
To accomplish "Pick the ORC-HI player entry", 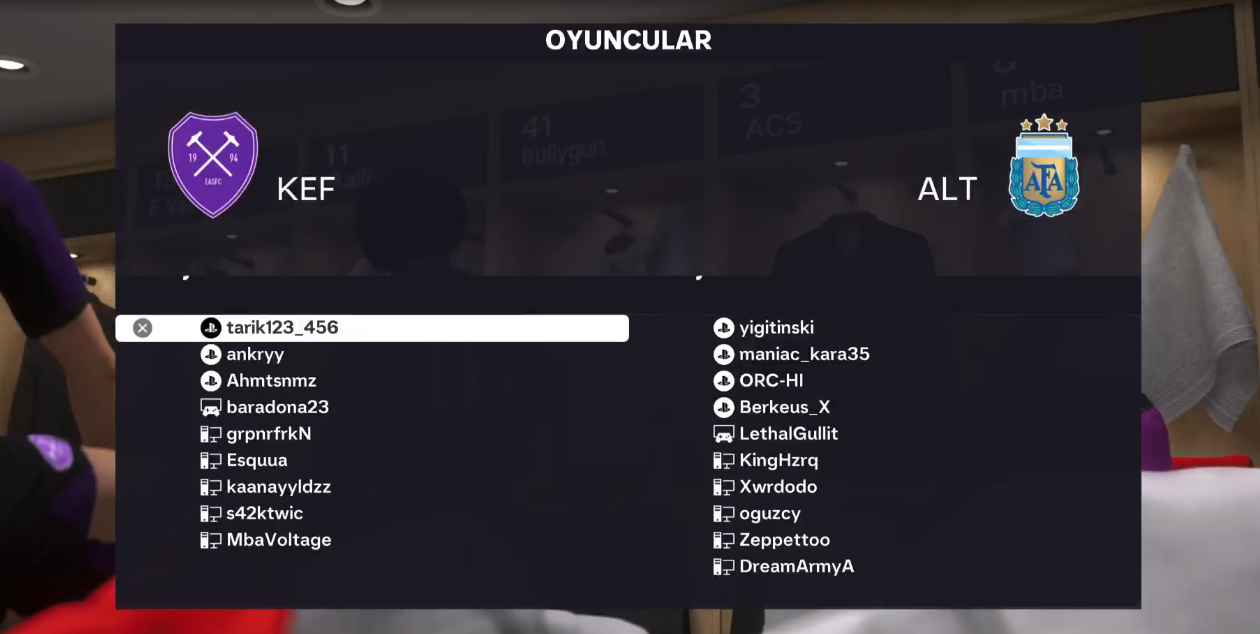I will (x=771, y=381).
